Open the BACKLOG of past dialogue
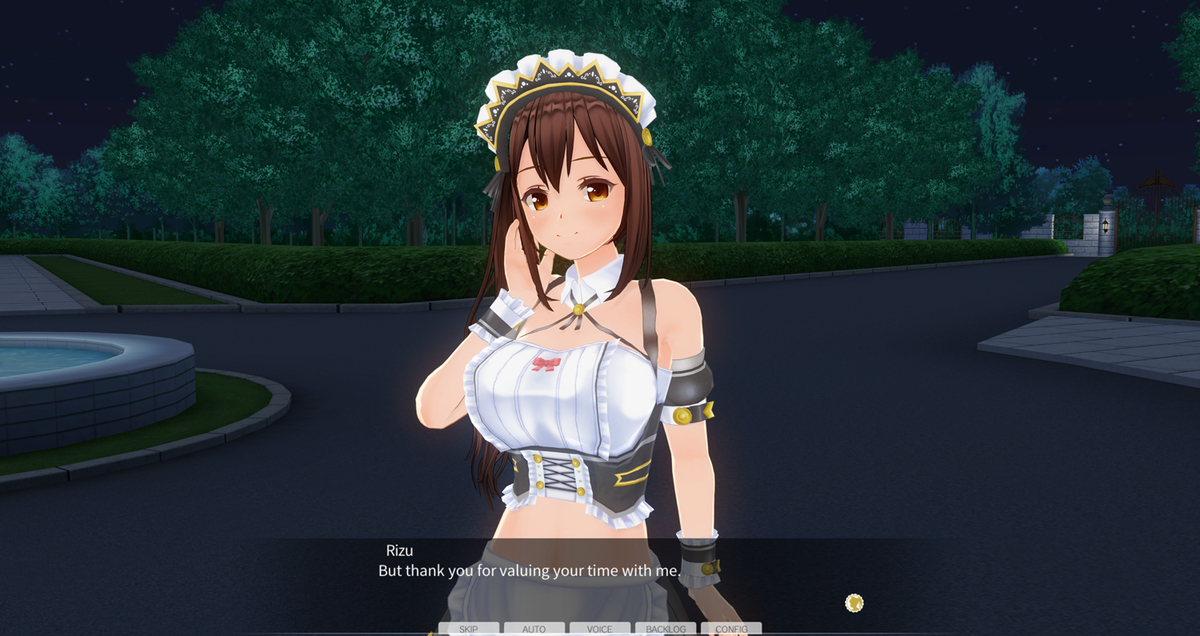 pos(666,629)
